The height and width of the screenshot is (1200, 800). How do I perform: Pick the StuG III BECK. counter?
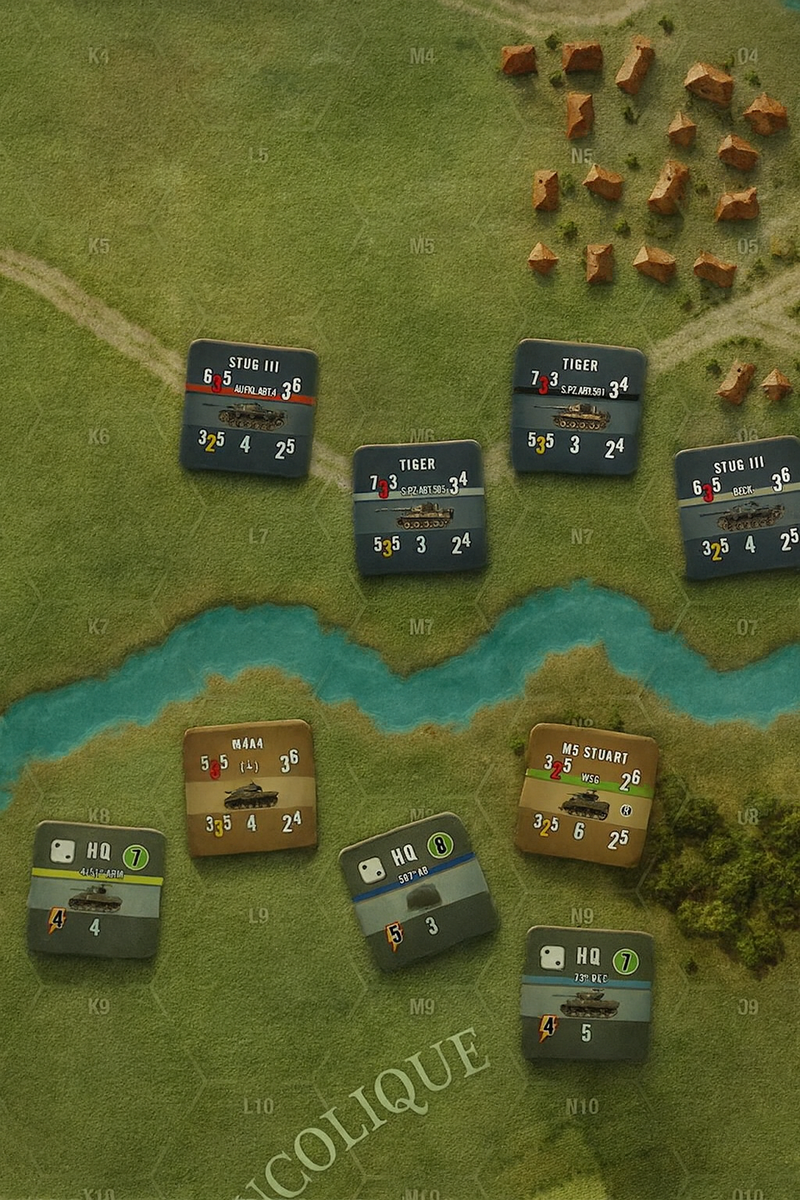740,507
